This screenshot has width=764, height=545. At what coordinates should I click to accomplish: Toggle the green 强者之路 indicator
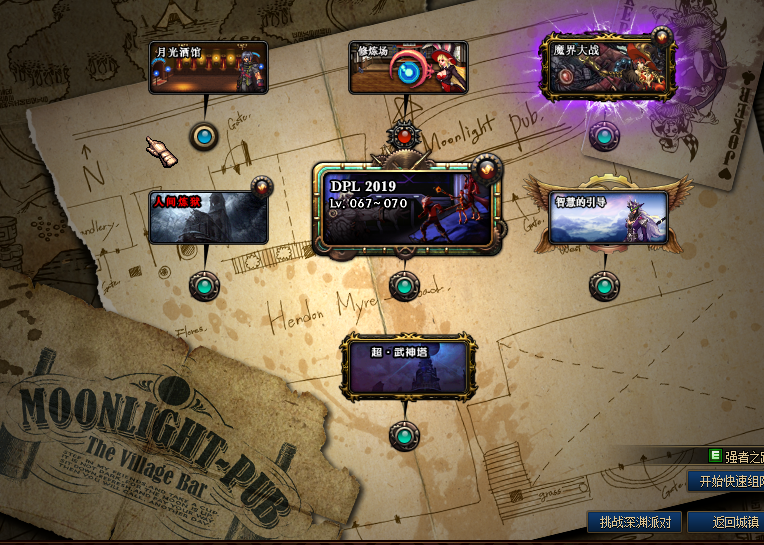click(715, 456)
